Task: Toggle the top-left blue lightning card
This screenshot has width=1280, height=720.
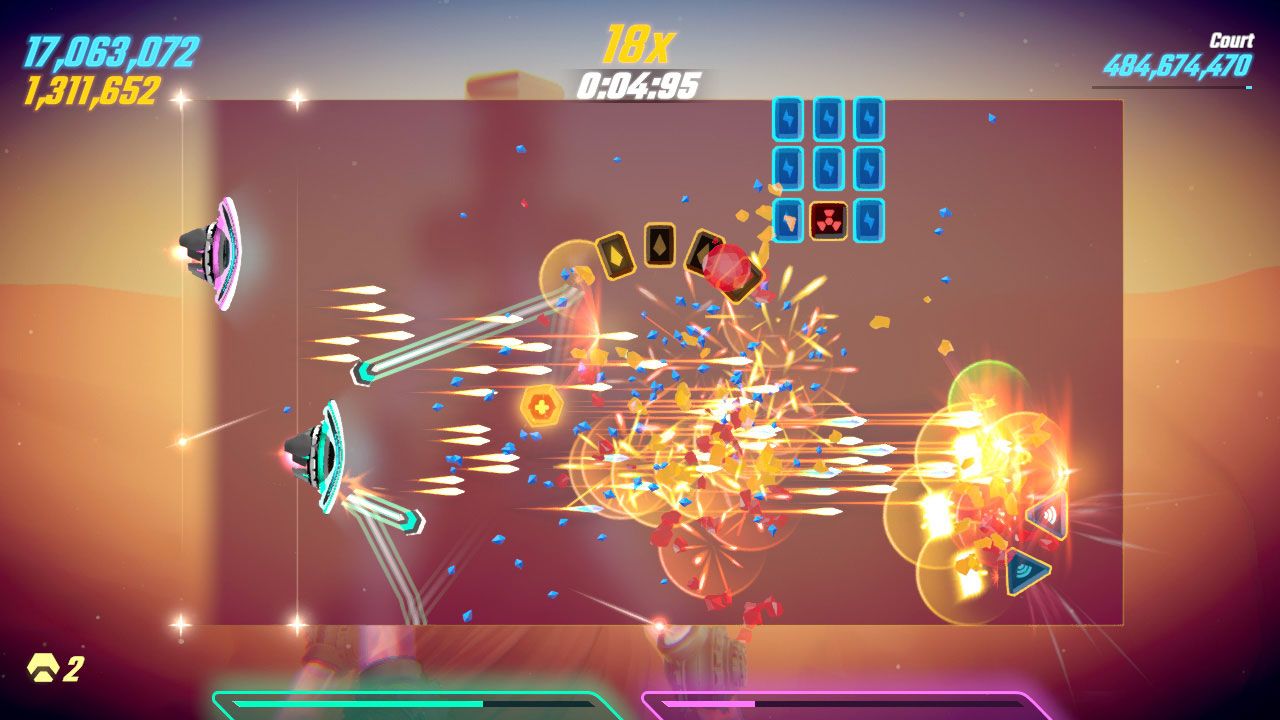Action: [790, 120]
